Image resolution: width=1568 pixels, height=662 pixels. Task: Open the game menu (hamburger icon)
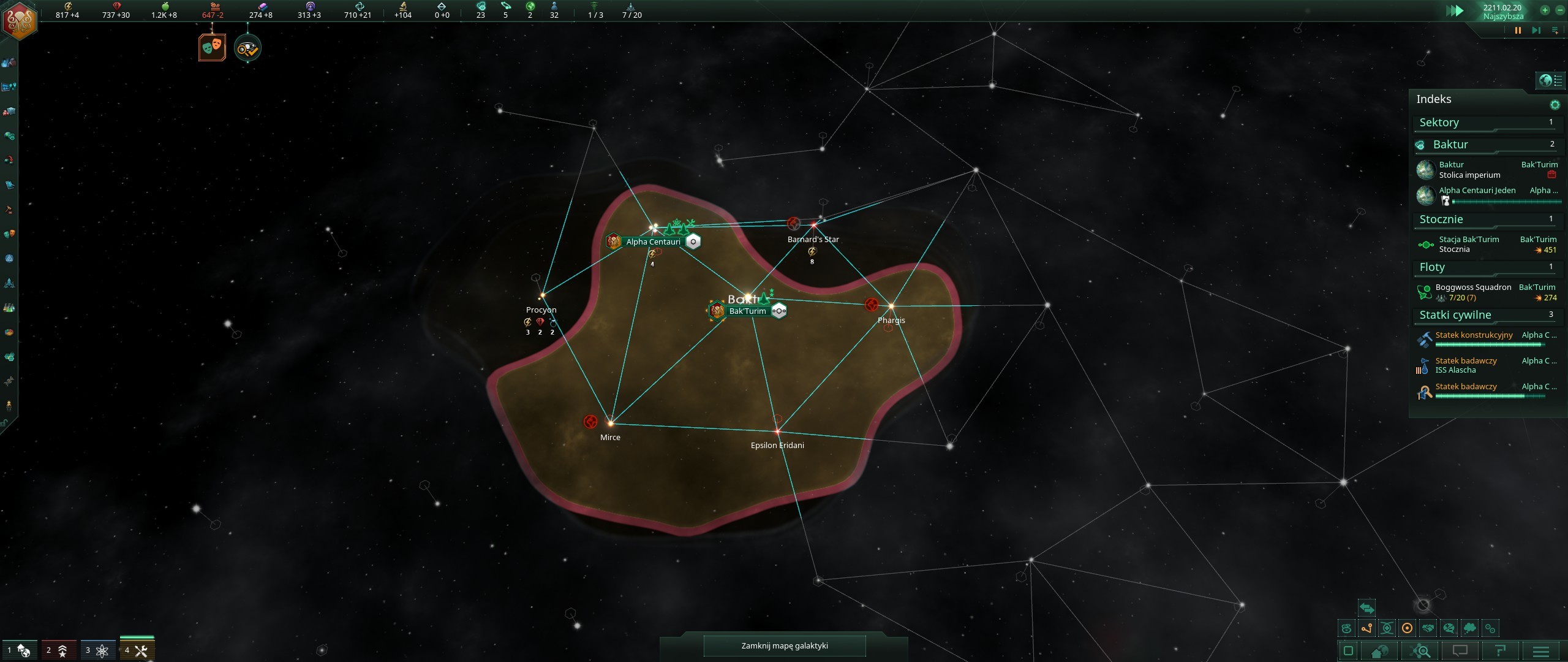pos(1541,651)
